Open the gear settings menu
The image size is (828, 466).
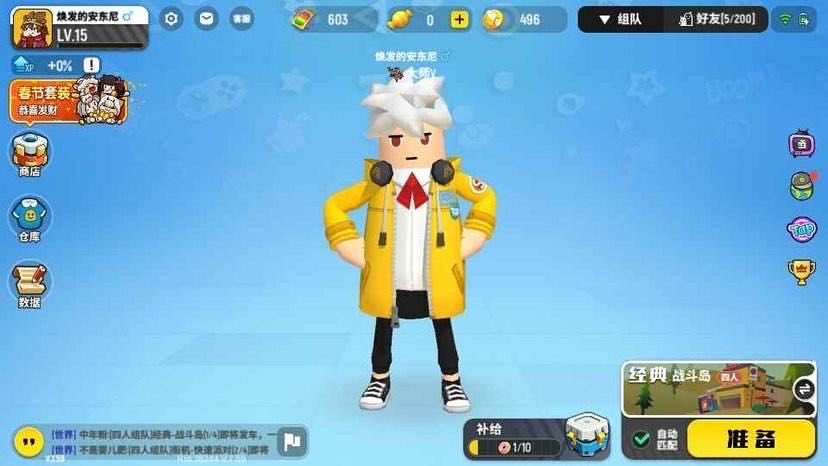(x=172, y=19)
